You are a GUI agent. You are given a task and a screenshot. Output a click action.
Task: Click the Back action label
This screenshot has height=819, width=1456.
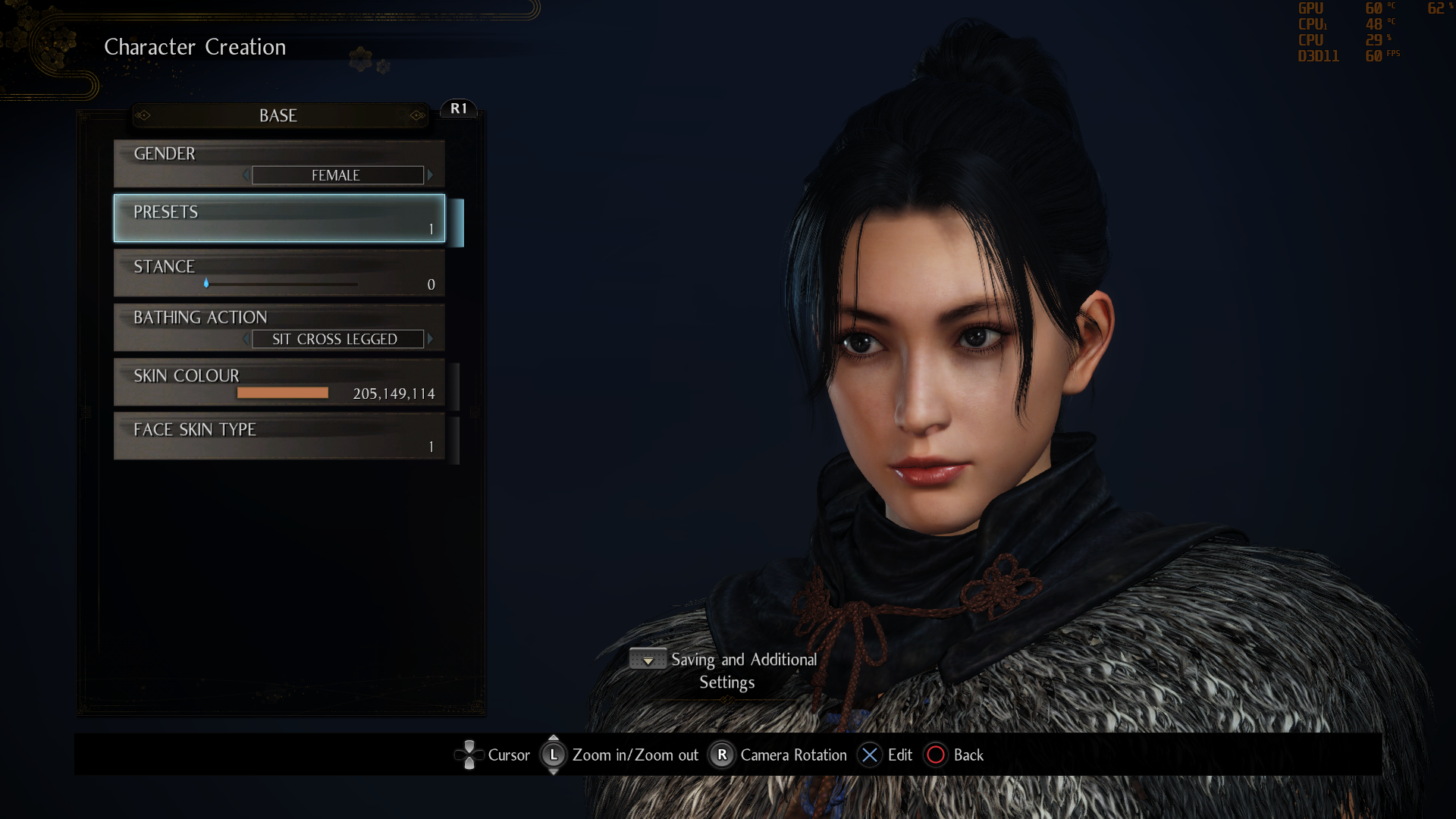[x=968, y=755]
